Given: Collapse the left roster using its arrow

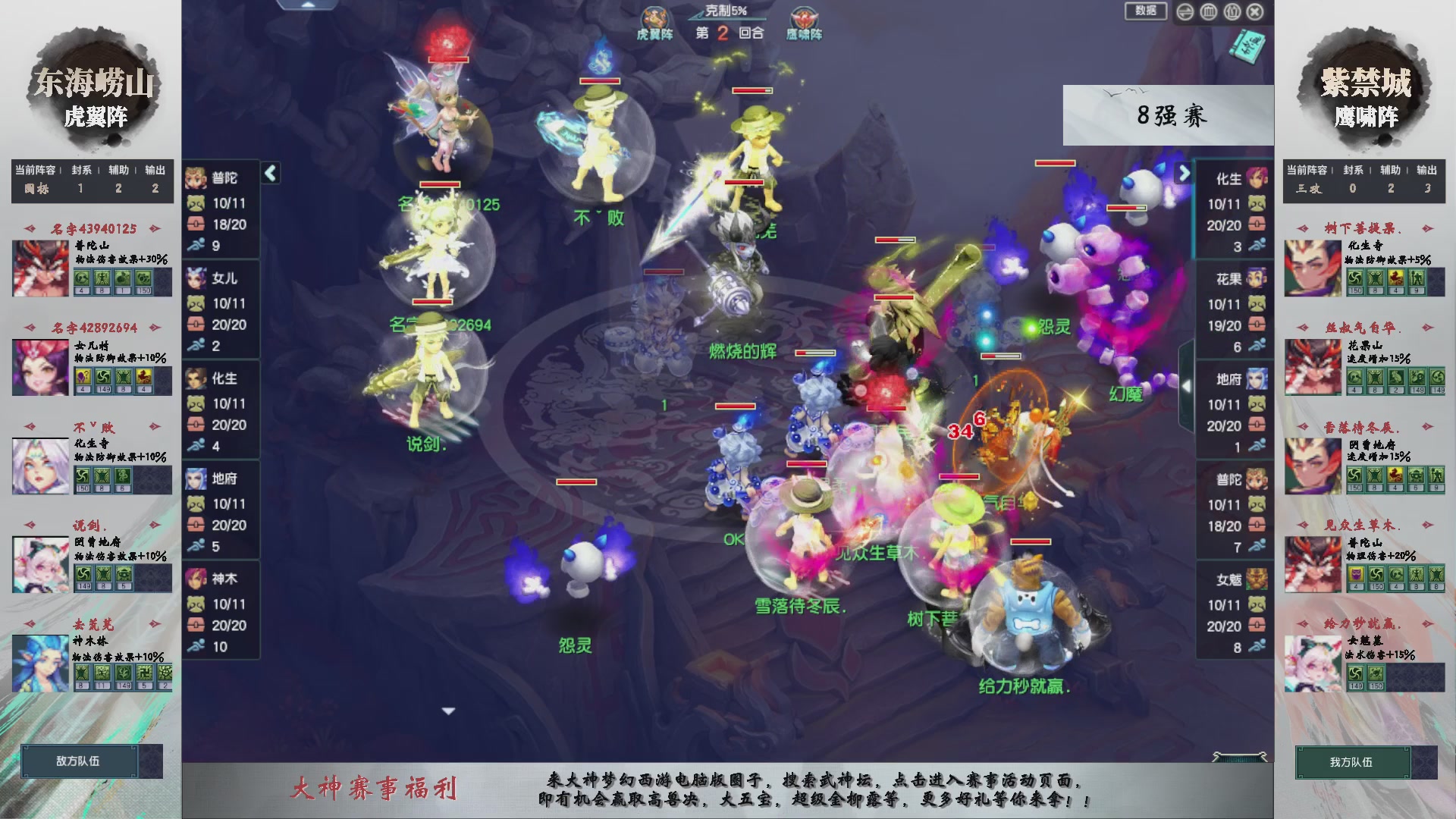Looking at the screenshot, I should tap(269, 173).
